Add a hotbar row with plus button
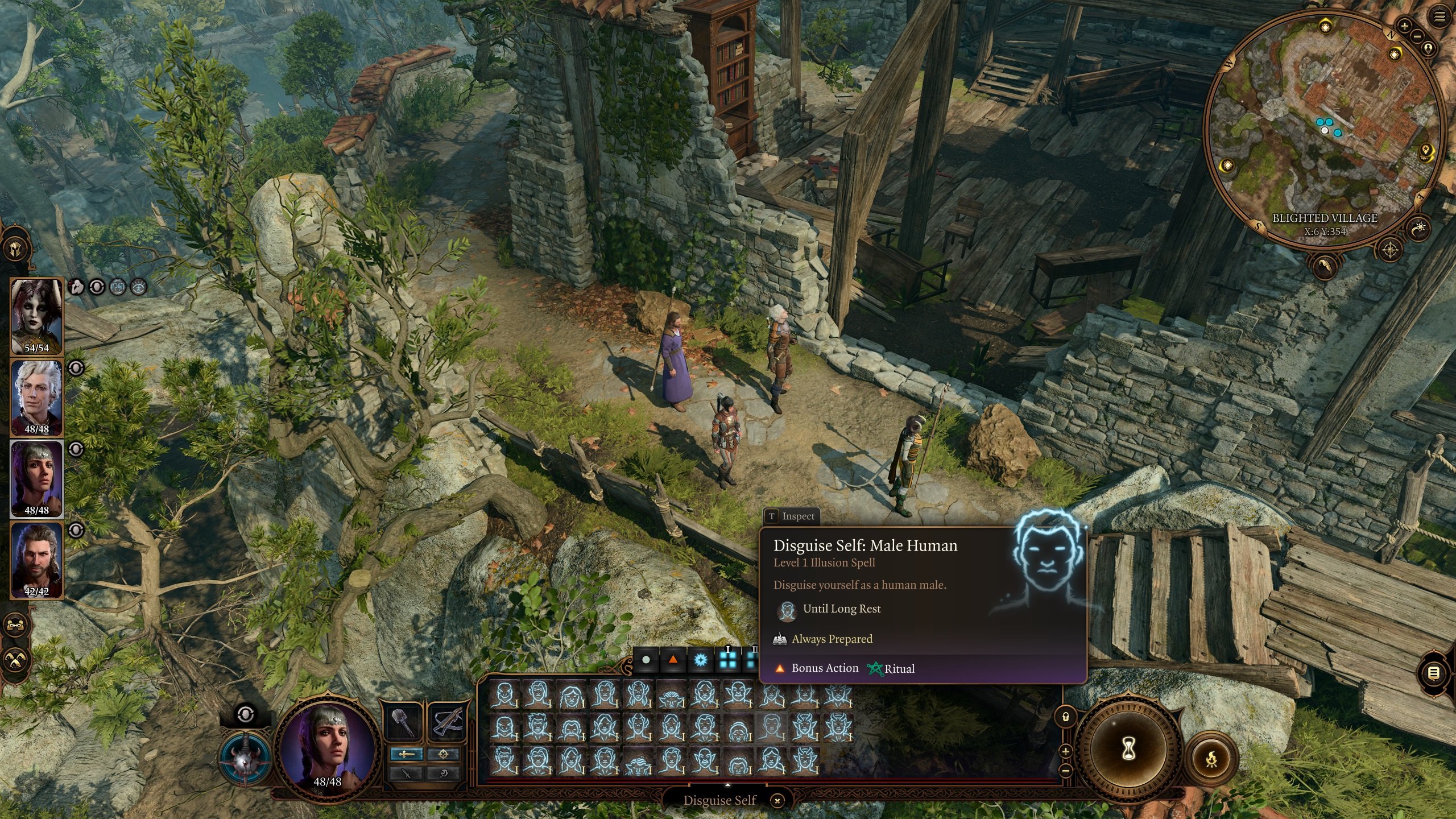 (1066, 751)
